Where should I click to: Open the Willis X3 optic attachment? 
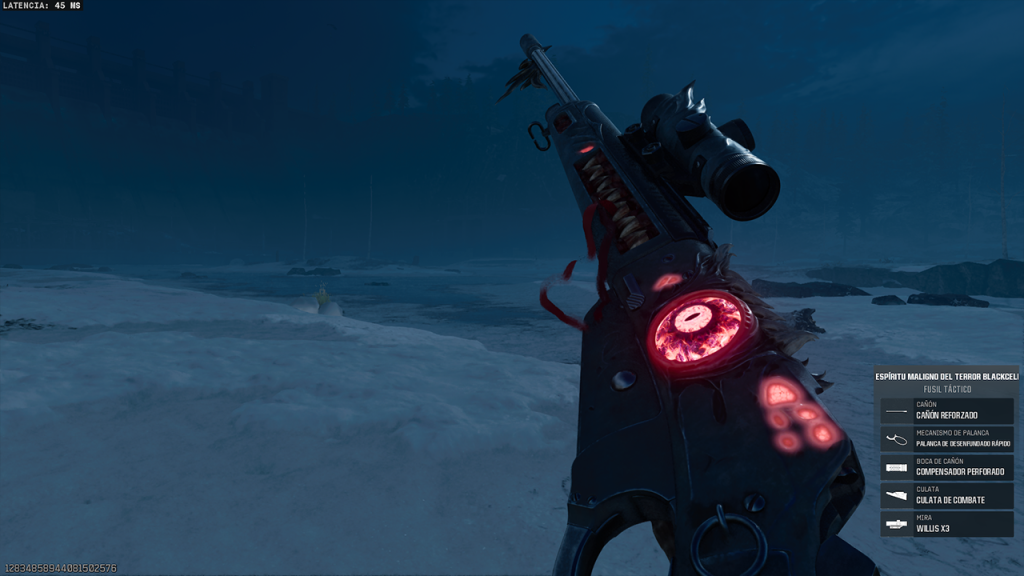point(947,524)
